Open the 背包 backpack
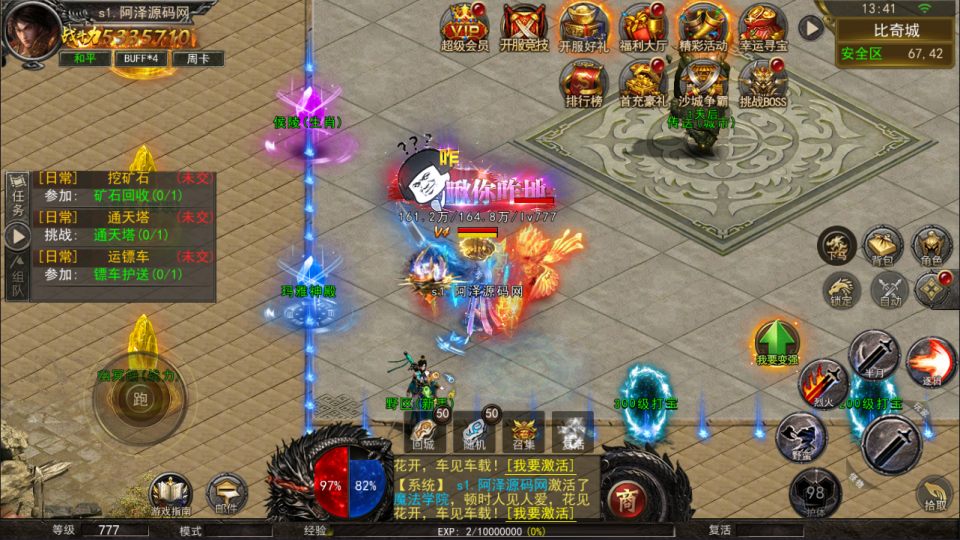The image size is (960, 540). 883,246
